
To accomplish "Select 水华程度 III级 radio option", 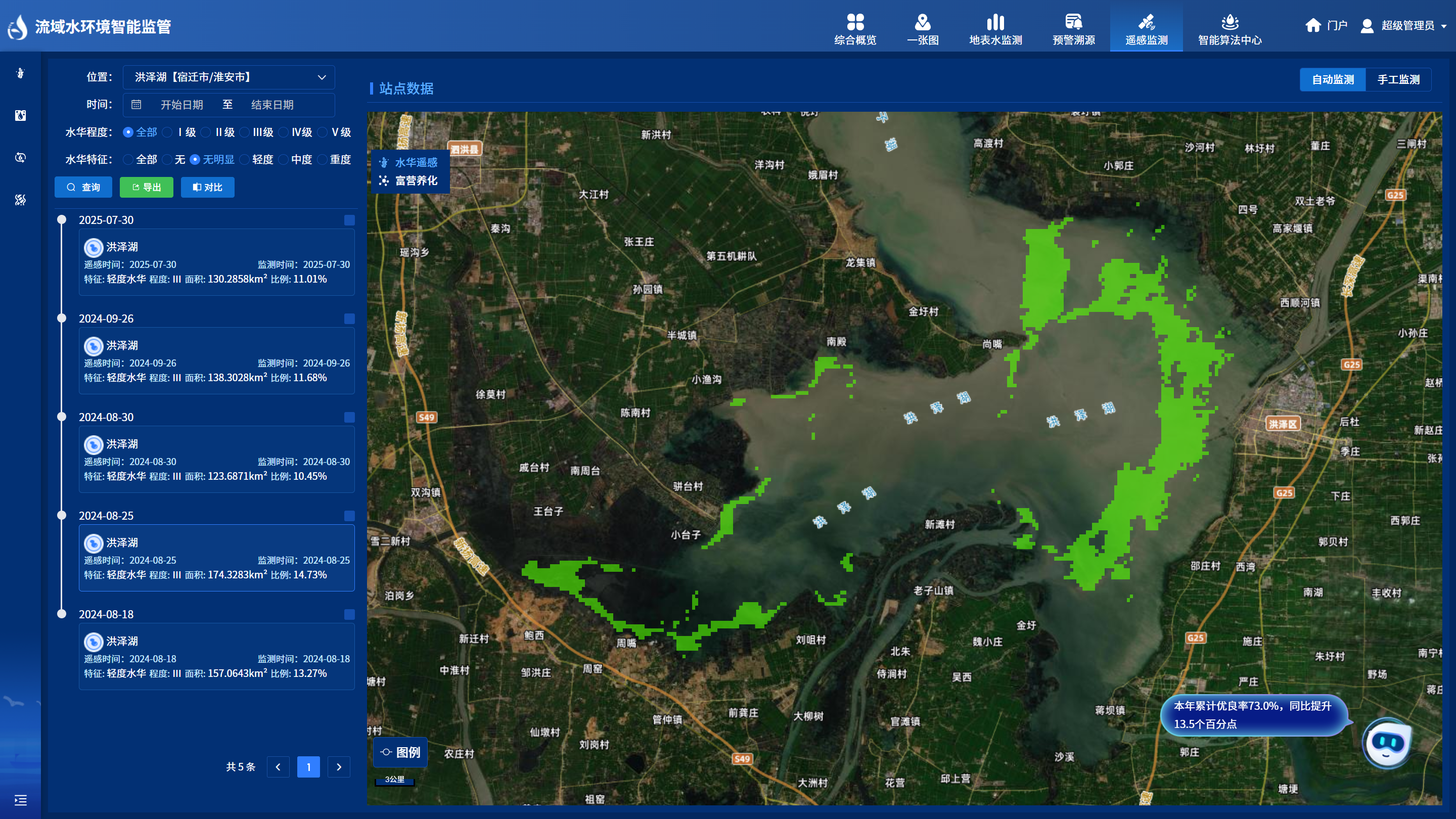I will (x=245, y=132).
